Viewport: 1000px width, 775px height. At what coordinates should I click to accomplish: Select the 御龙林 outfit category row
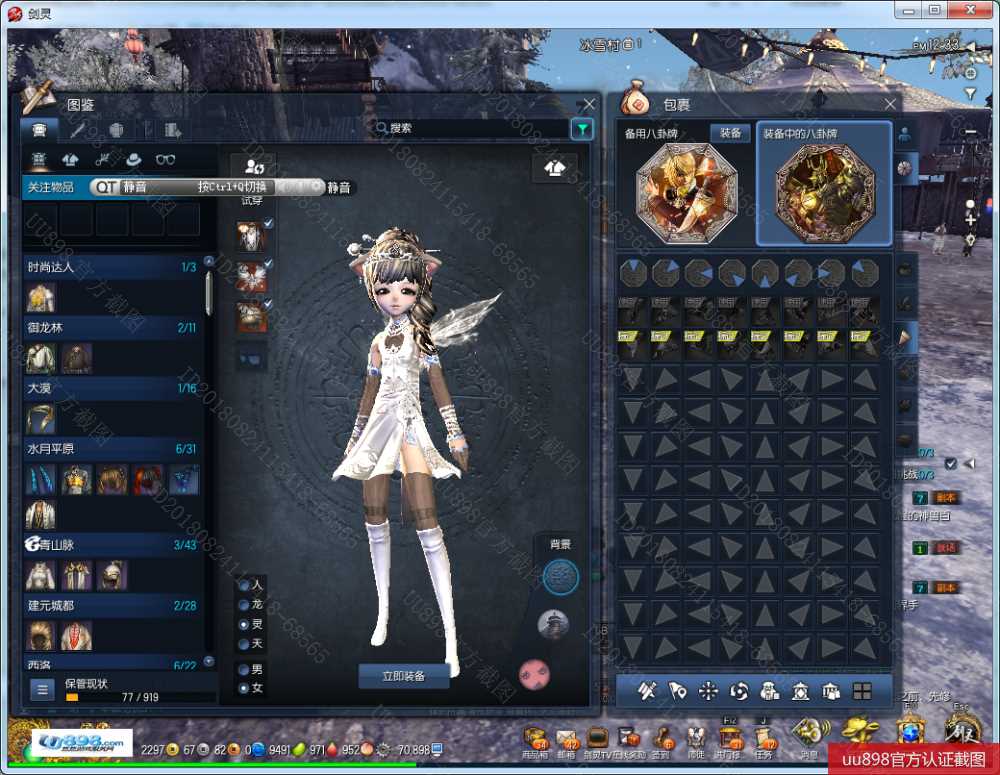110,327
